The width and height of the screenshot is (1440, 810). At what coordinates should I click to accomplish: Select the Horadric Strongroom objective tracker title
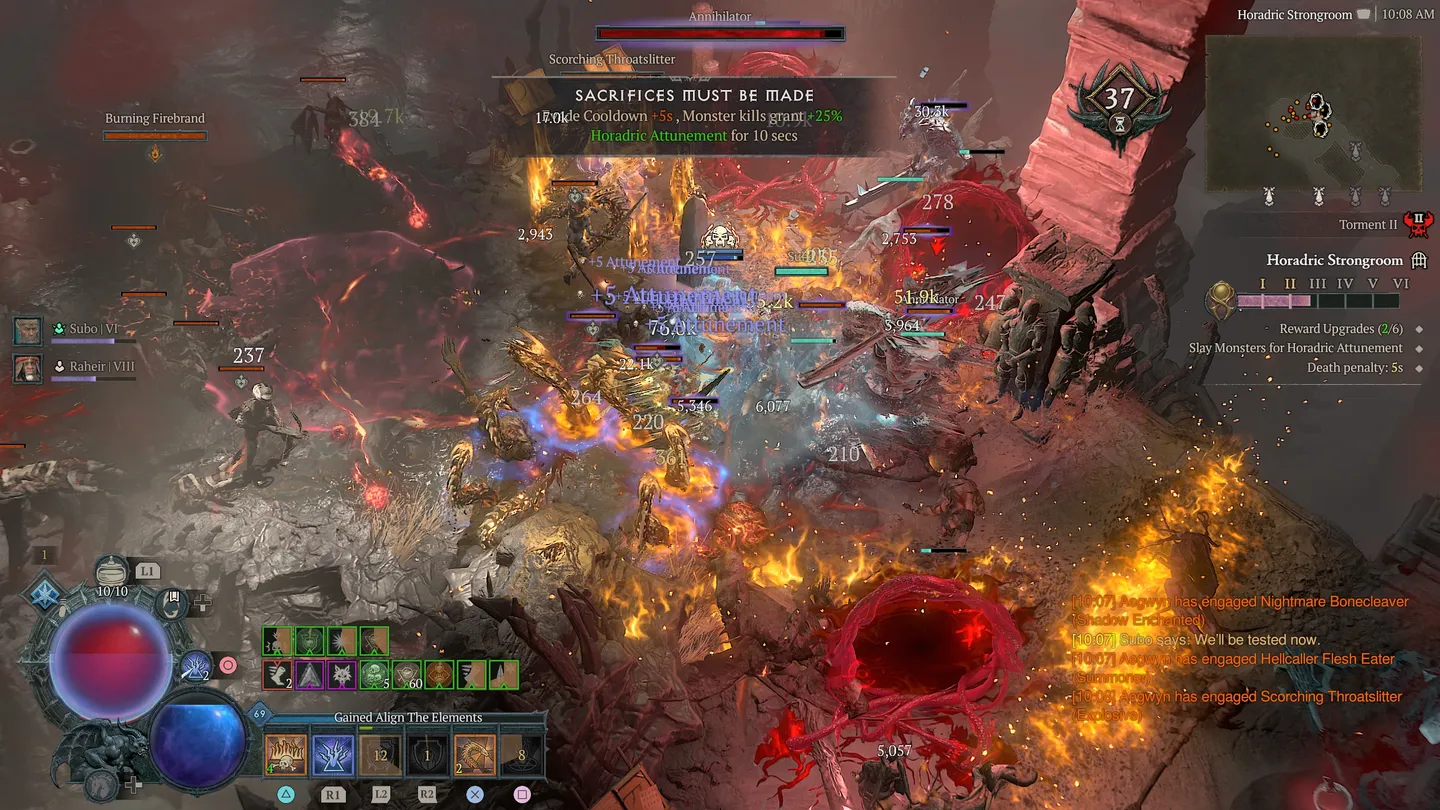pos(1336,261)
